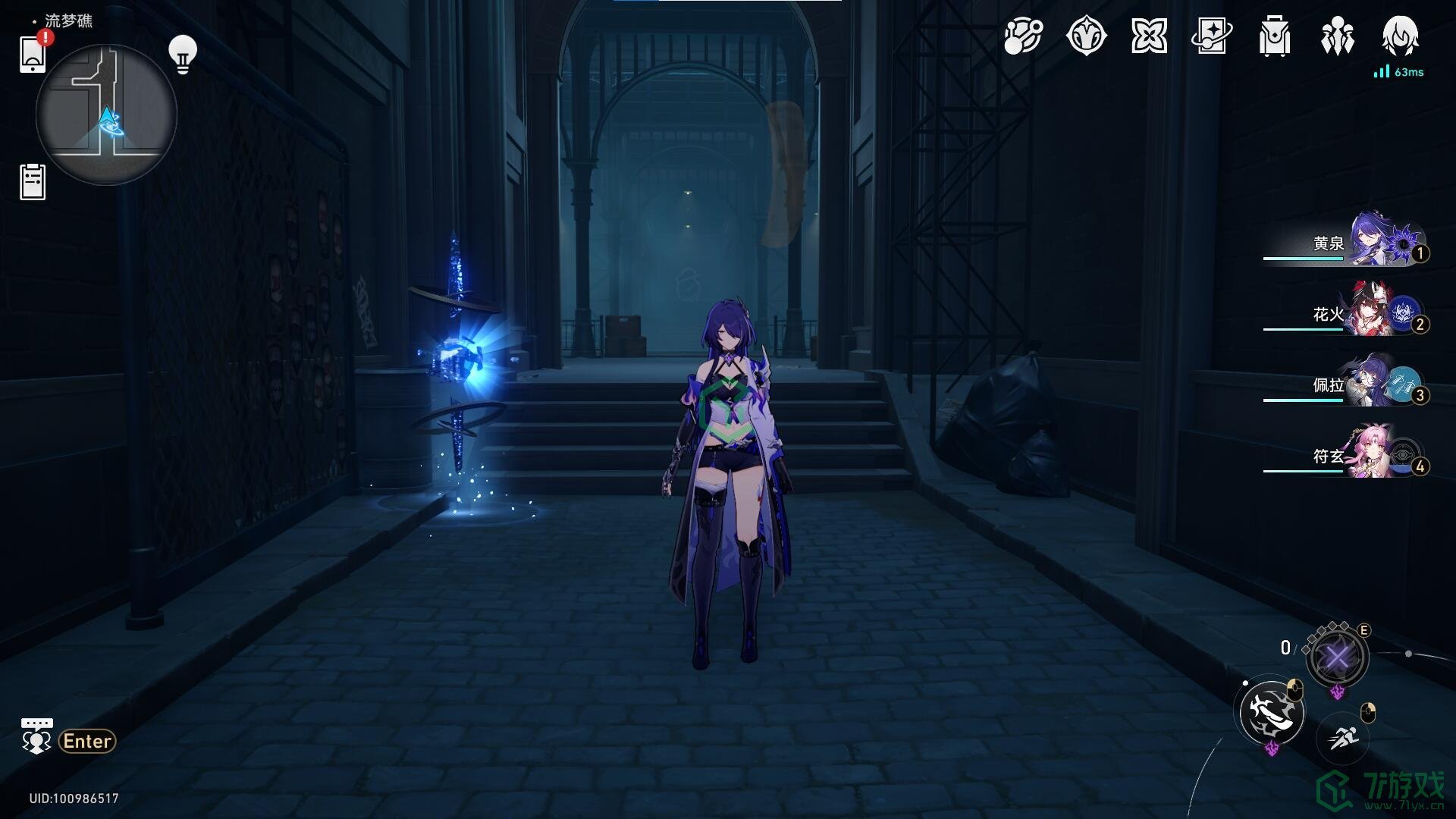Open the shield-shaped travel log icon
Image resolution: width=1456 pixels, height=819 pixels.
click(x=1086, y=36)
